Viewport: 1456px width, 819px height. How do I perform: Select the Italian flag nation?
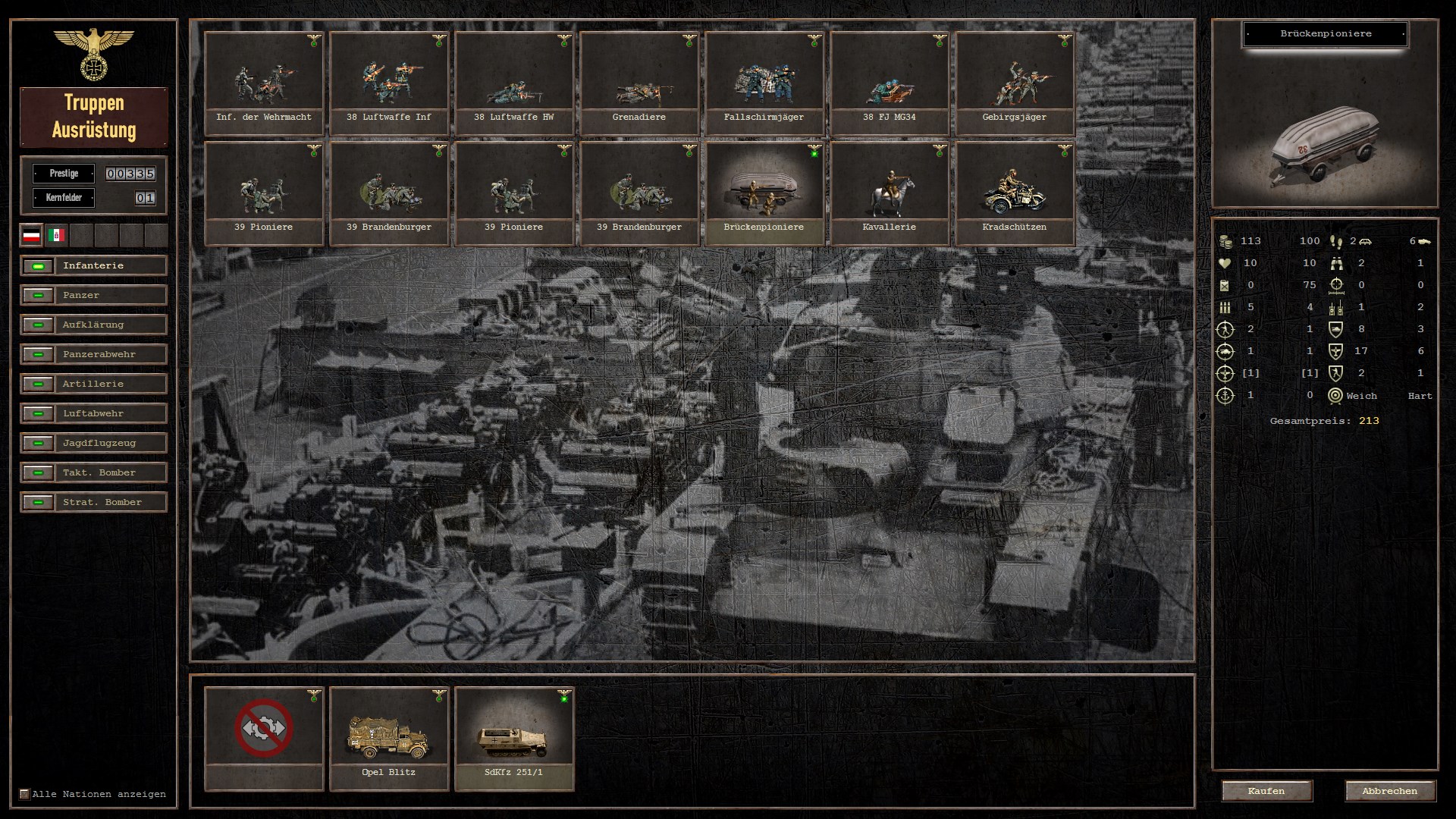point(56,235)
